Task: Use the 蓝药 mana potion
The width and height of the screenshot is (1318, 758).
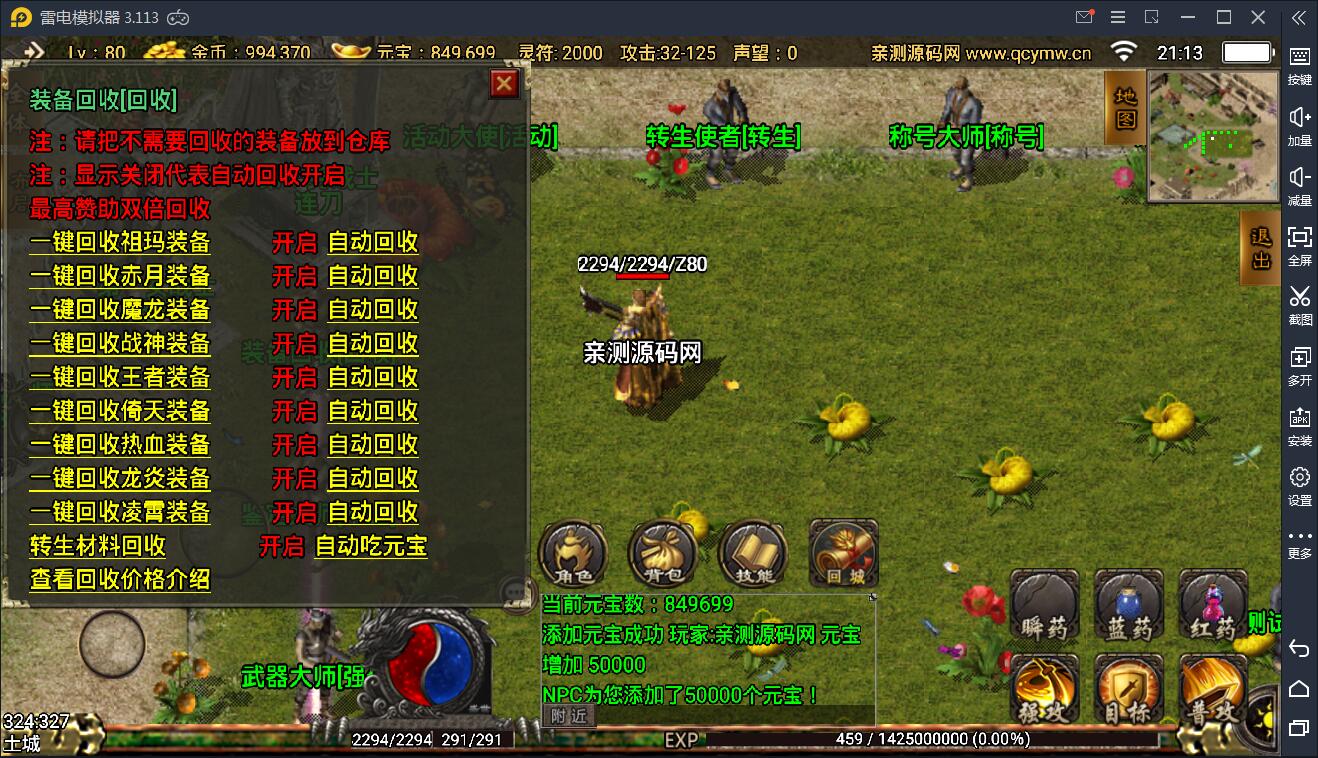Action: [1129, 605]
